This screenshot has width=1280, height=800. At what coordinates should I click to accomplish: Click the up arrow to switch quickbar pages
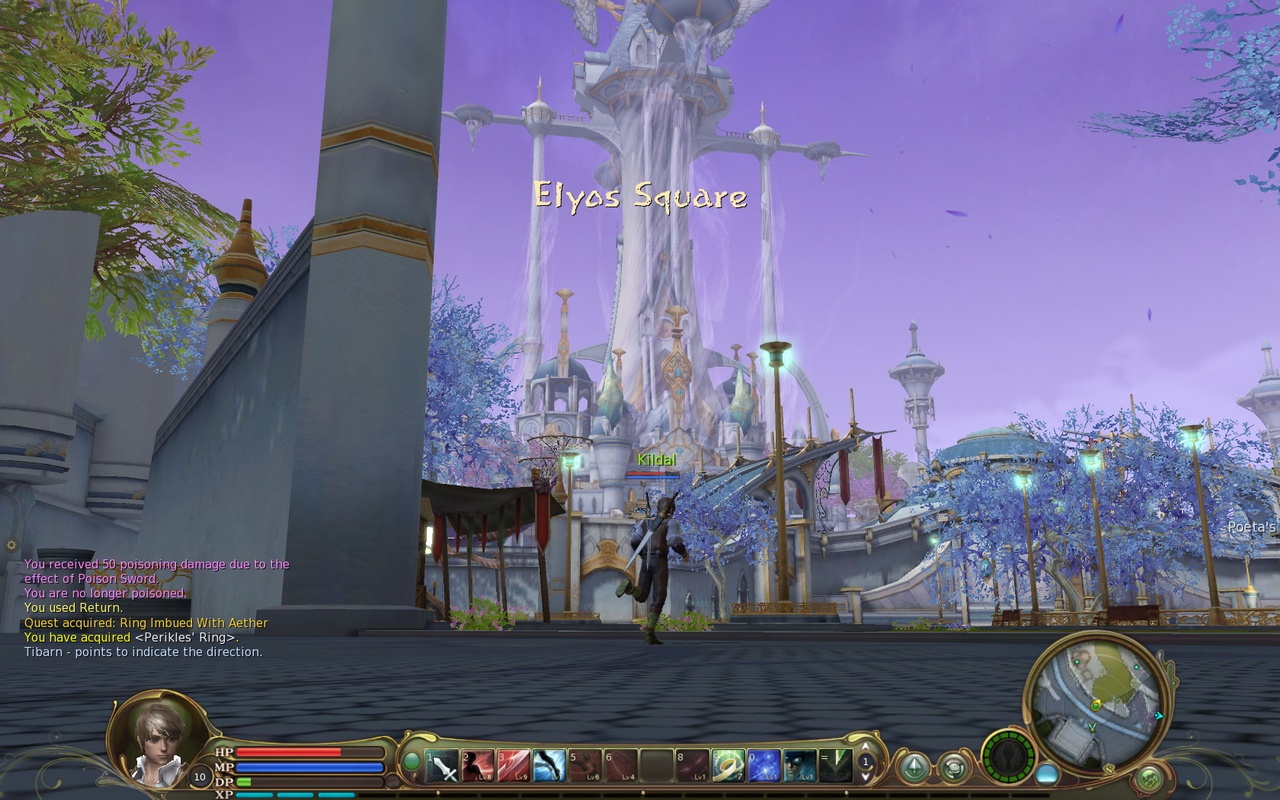[865, 748]
